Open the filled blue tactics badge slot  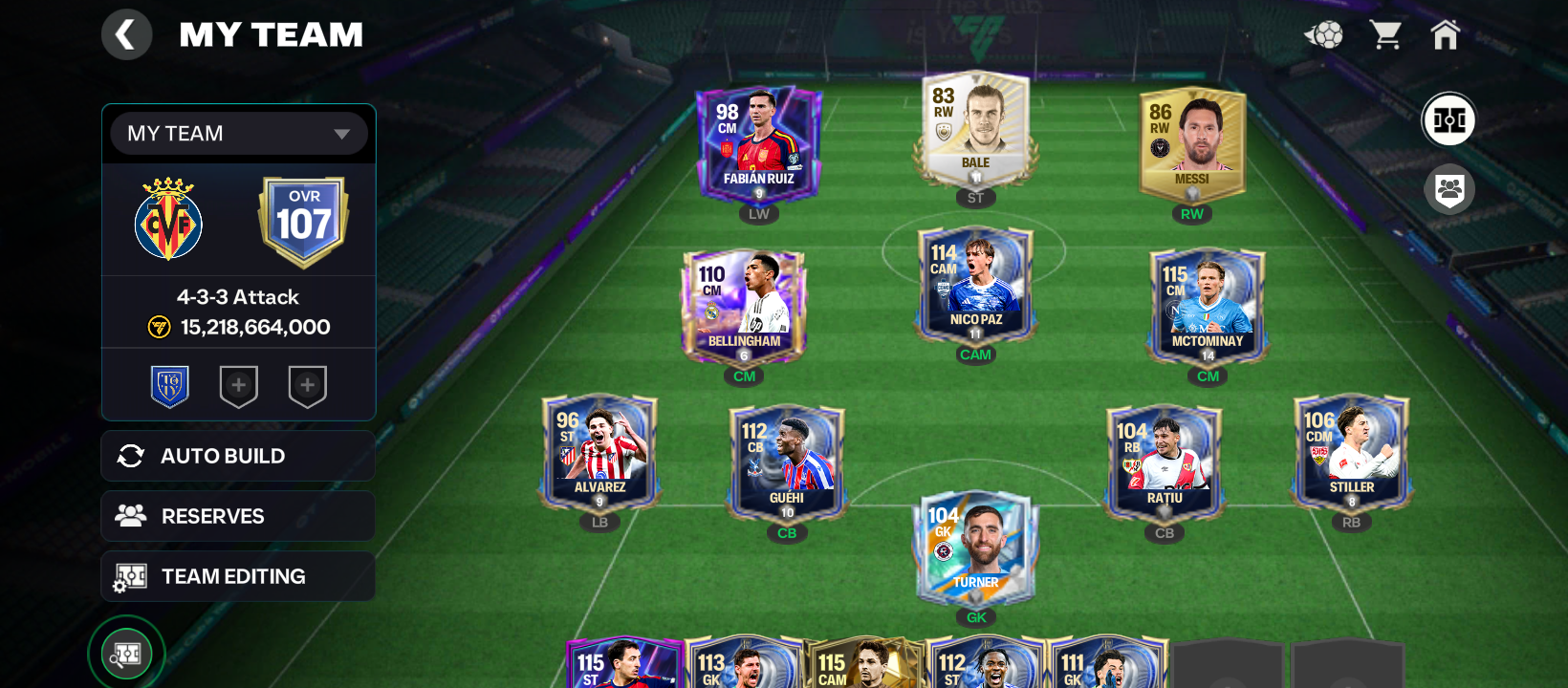pos(170,387)
